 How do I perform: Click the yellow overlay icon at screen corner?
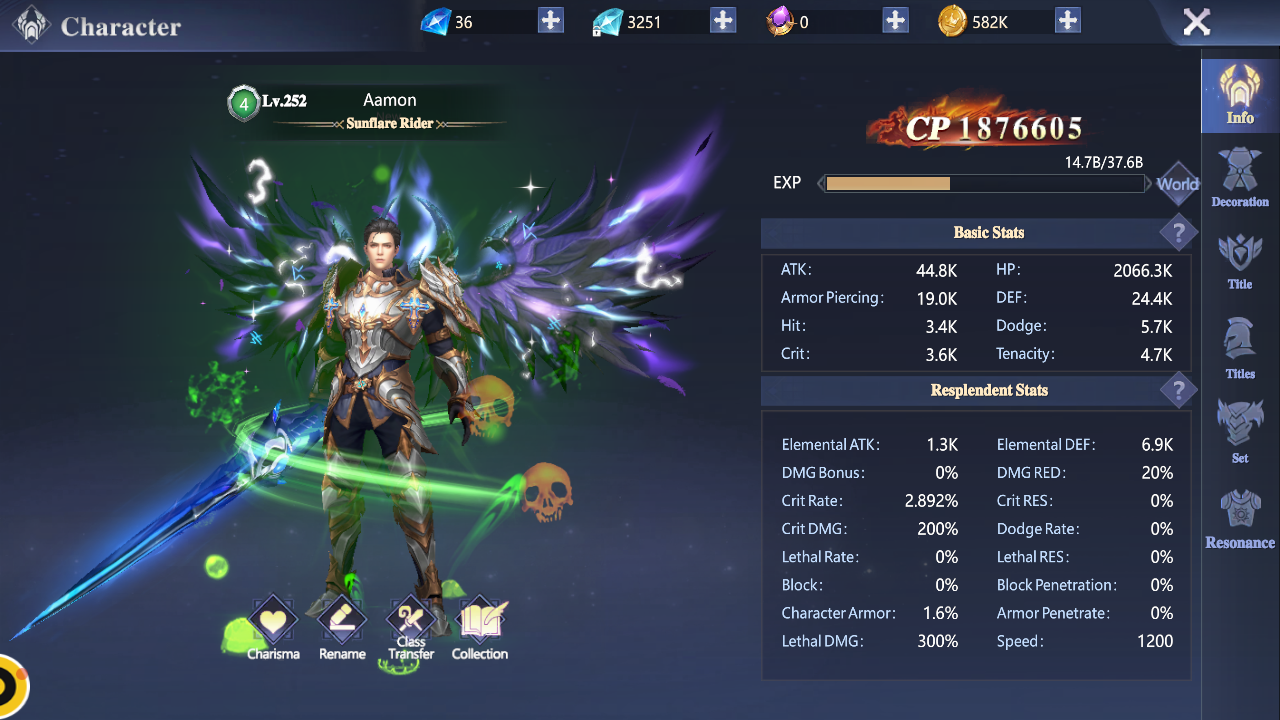tap(10, 688)
